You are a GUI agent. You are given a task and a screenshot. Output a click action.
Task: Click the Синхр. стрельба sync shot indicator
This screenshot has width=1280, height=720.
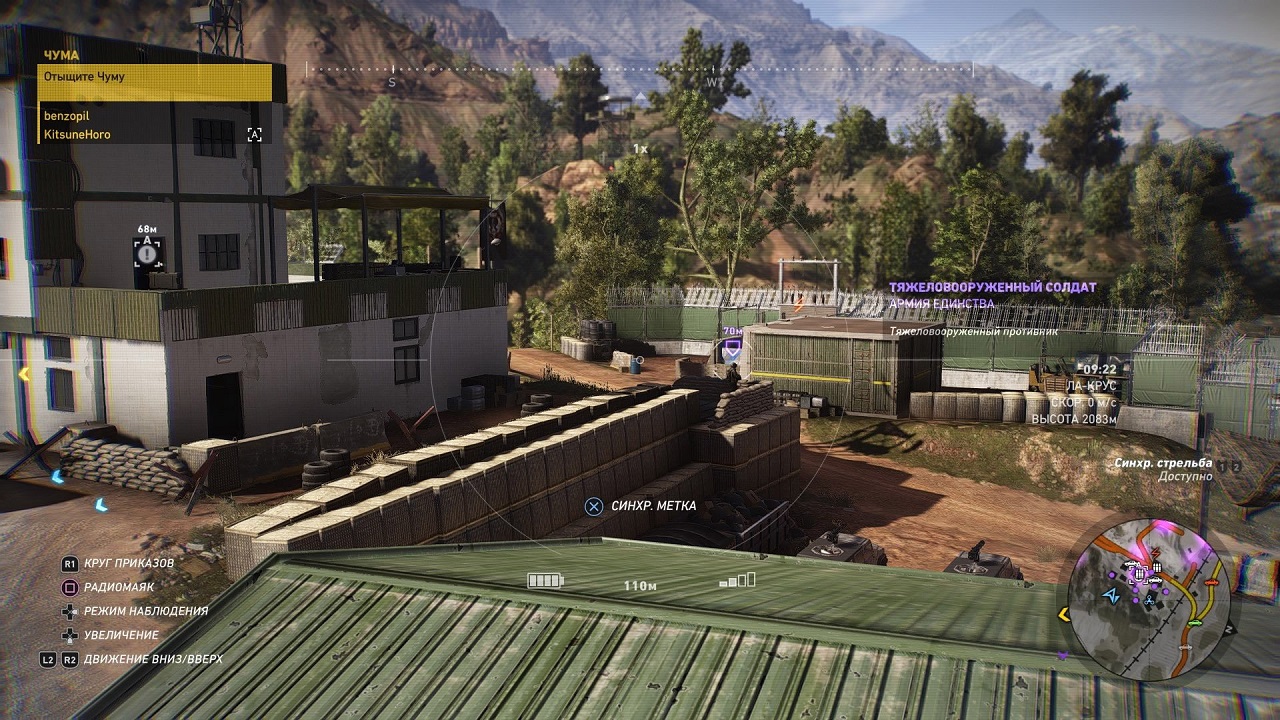[1163, 464]
